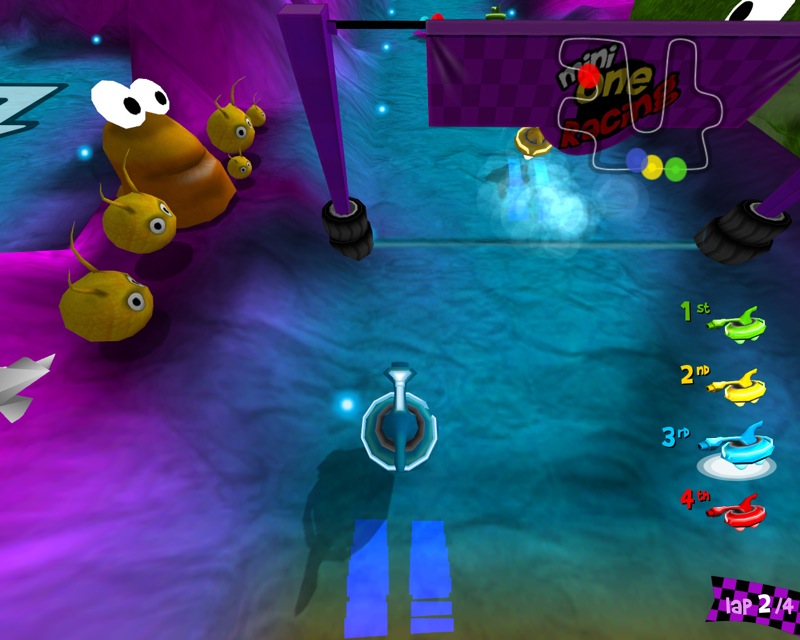The height and width of the screenshot is (640, 800).
Task: Choose the 2nd place yellow racer icon
Action: point(746,384)
